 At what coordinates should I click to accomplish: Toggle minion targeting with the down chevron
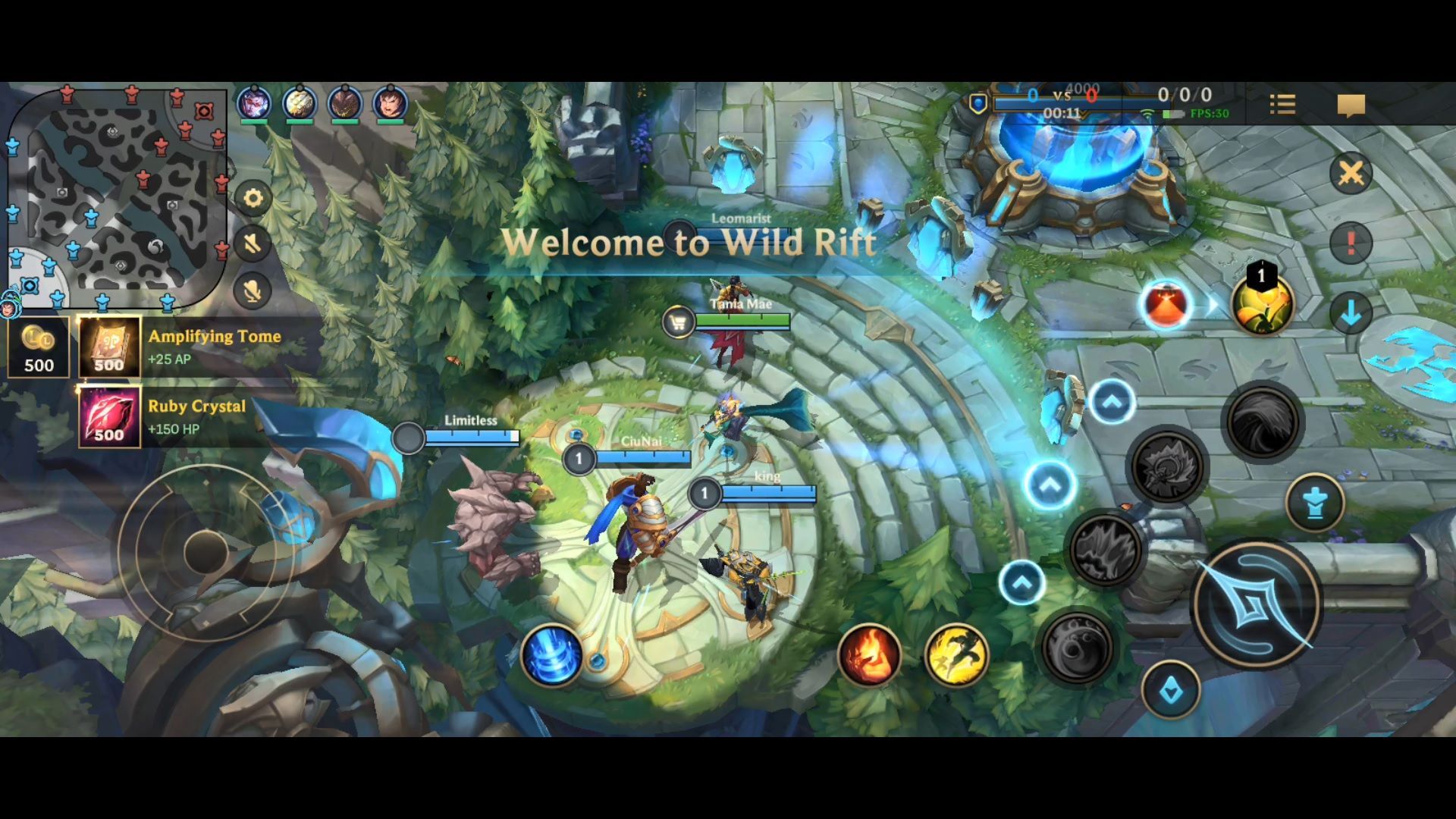pos(1172,689)
